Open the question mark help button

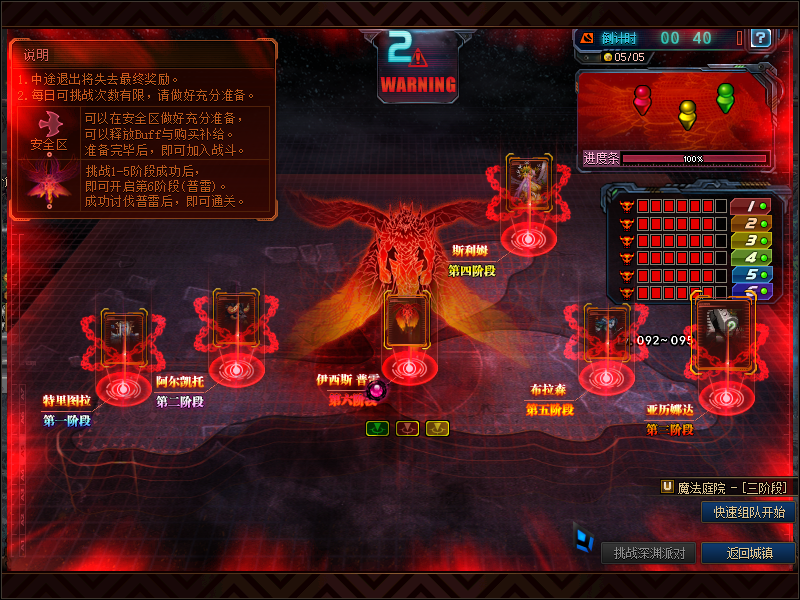(761, 38)
